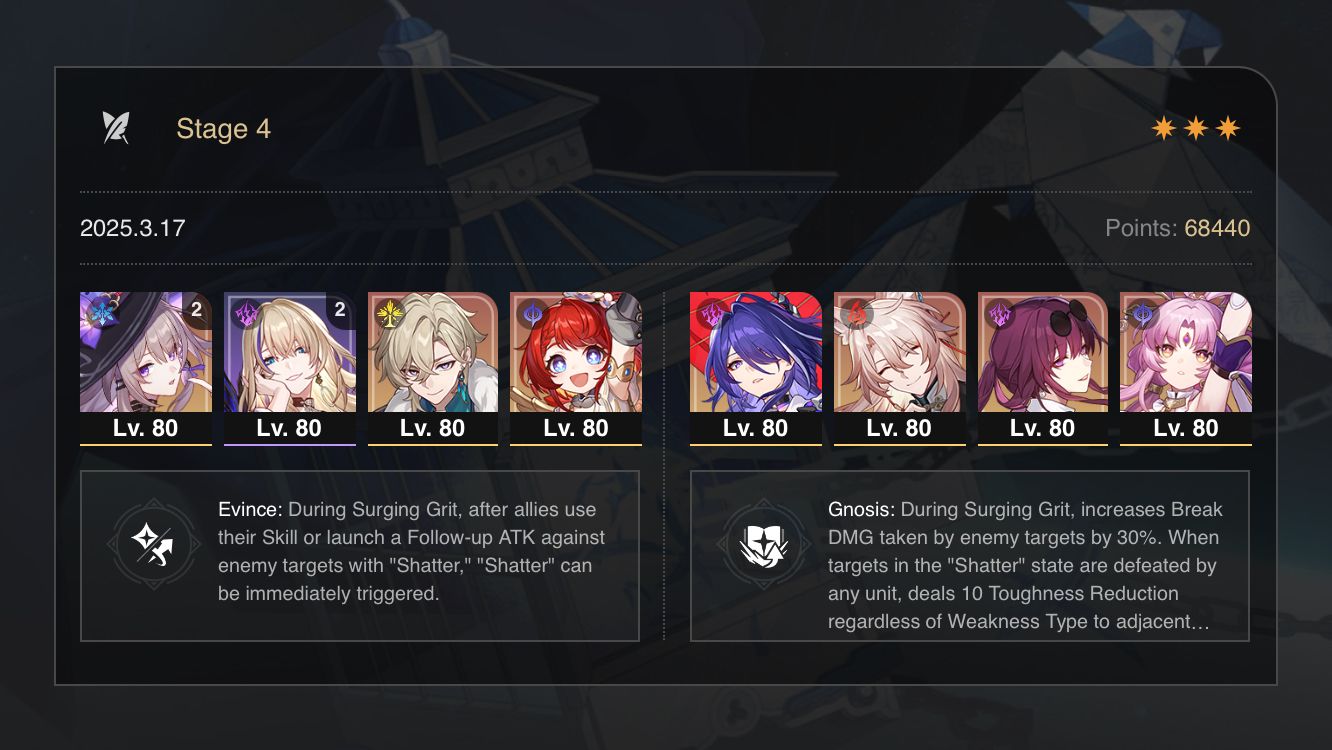Click the Stage 4 title label

click(x=223, y=128)
